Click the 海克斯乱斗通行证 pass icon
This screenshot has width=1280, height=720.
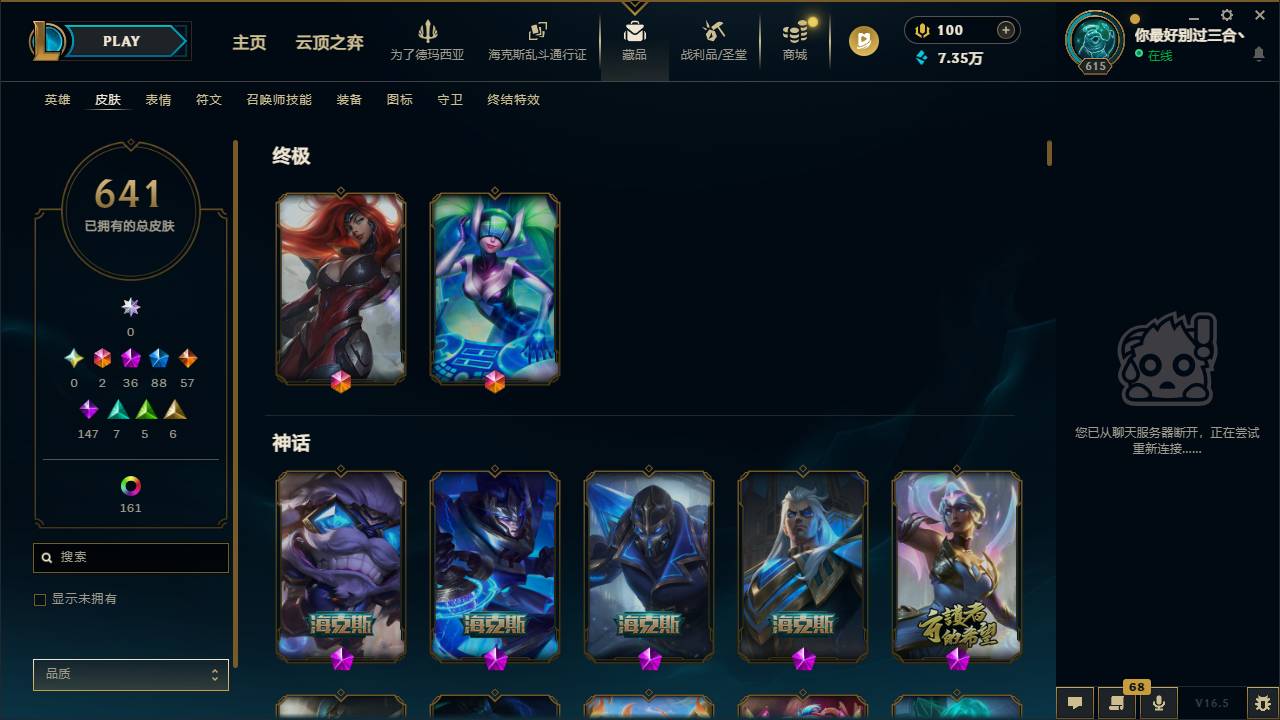(x=537, y=32)
